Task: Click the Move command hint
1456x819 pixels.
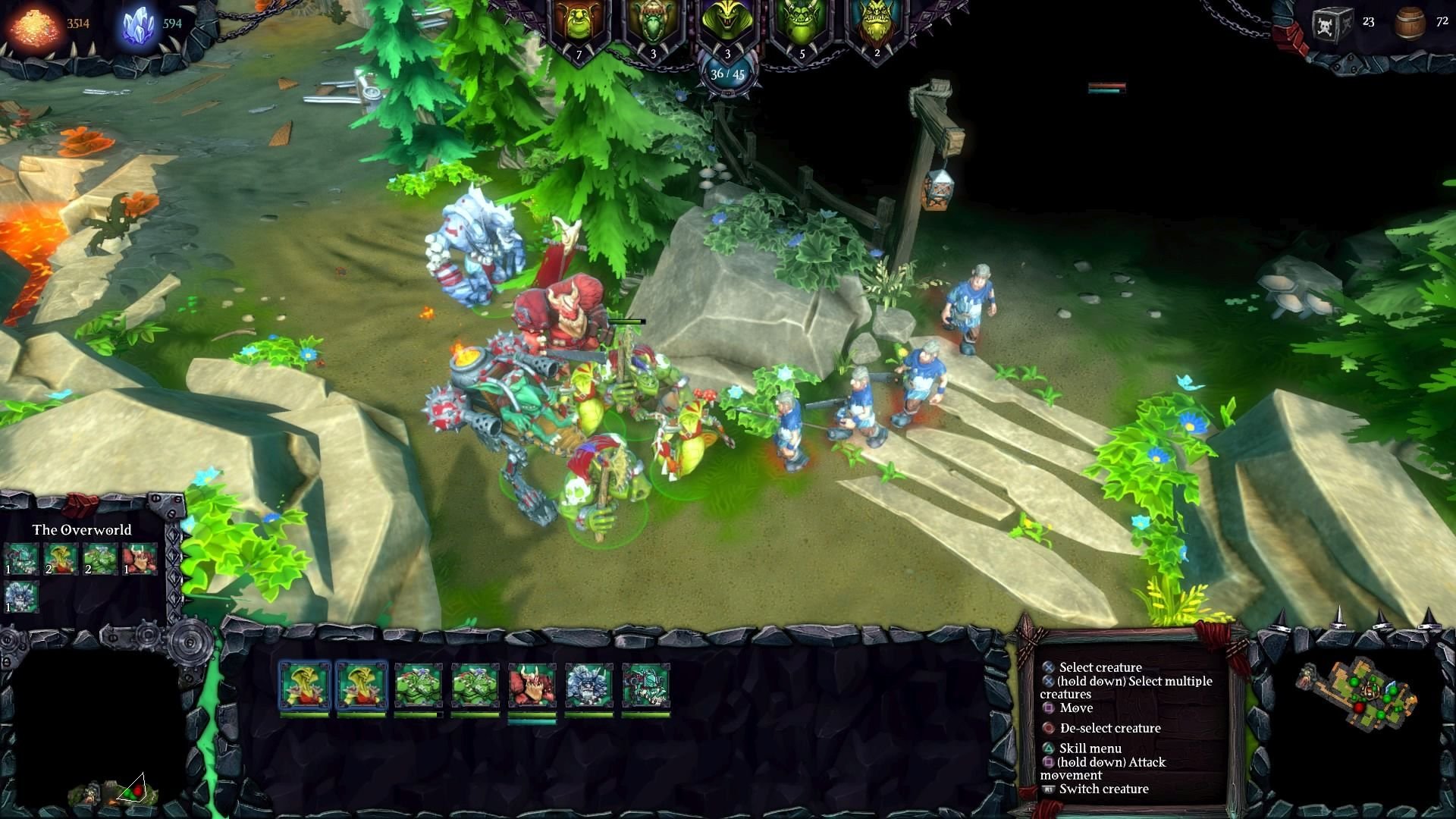Action: tap(1075, 708)
